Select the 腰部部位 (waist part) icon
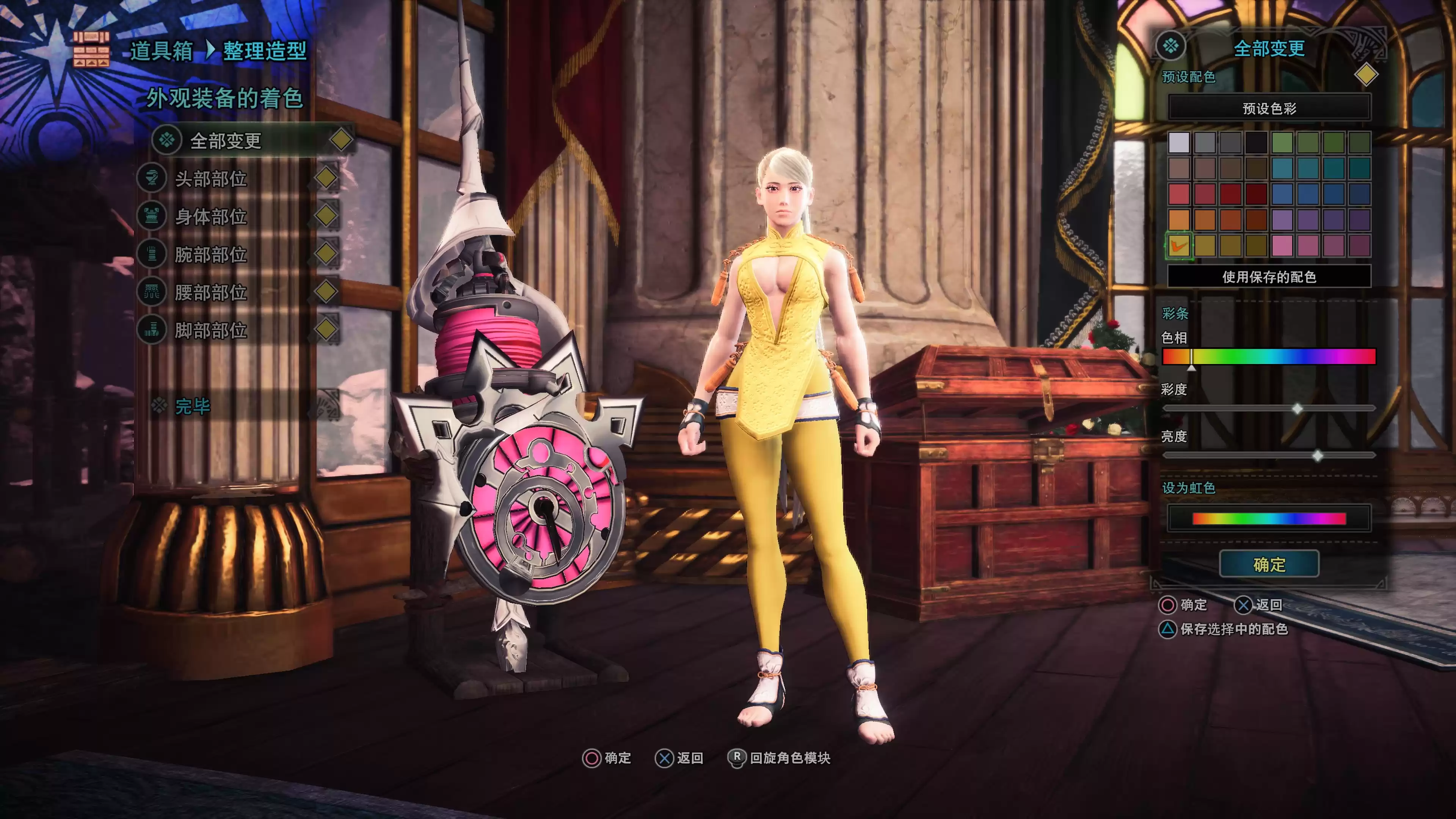Screen dimensions: 1456x819 tap(152, 293)
